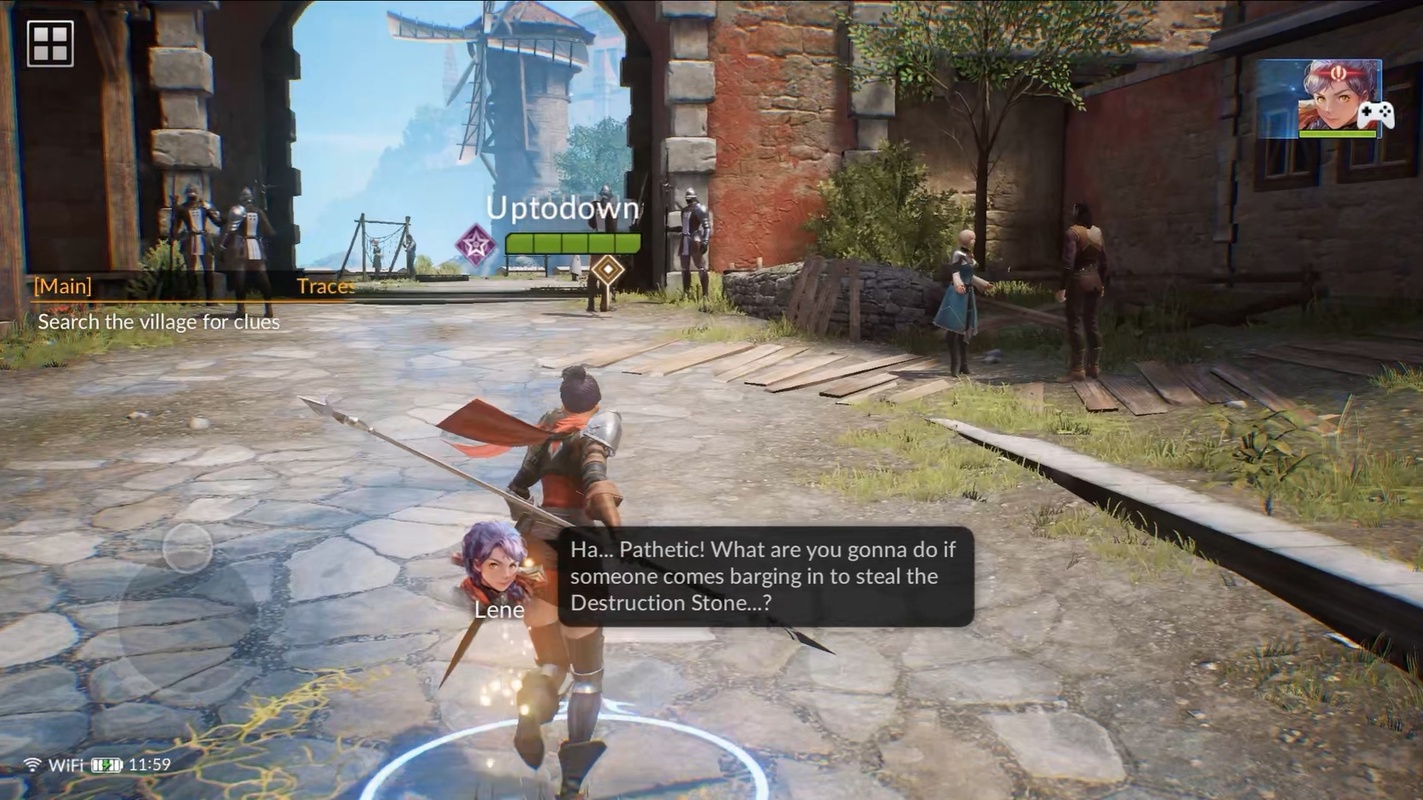Click the purple star emblem icon

click(x=476, y=245)
